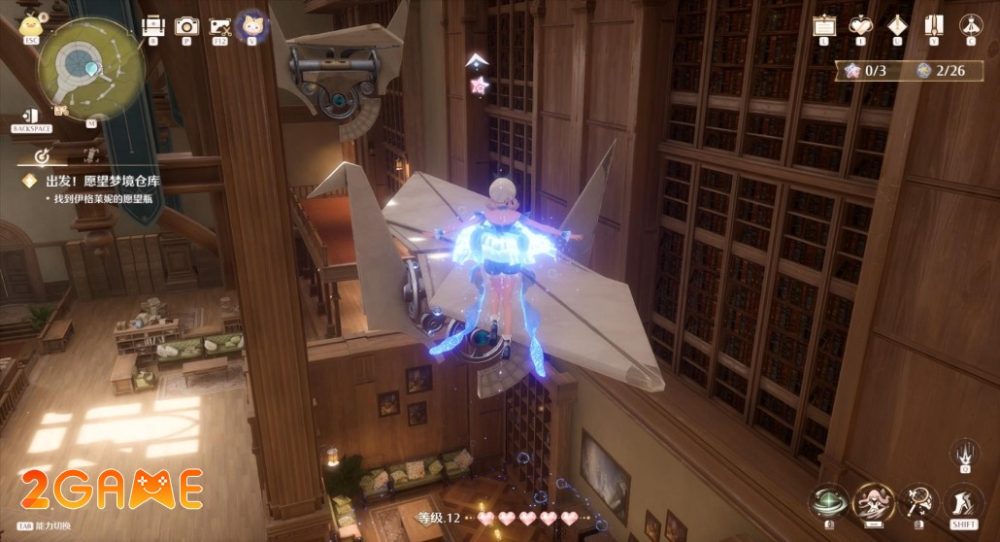Viewport: 1000px width, 542px height.
Task: Activate the bug-catching net ability
Action: click(x=918, y=501)
